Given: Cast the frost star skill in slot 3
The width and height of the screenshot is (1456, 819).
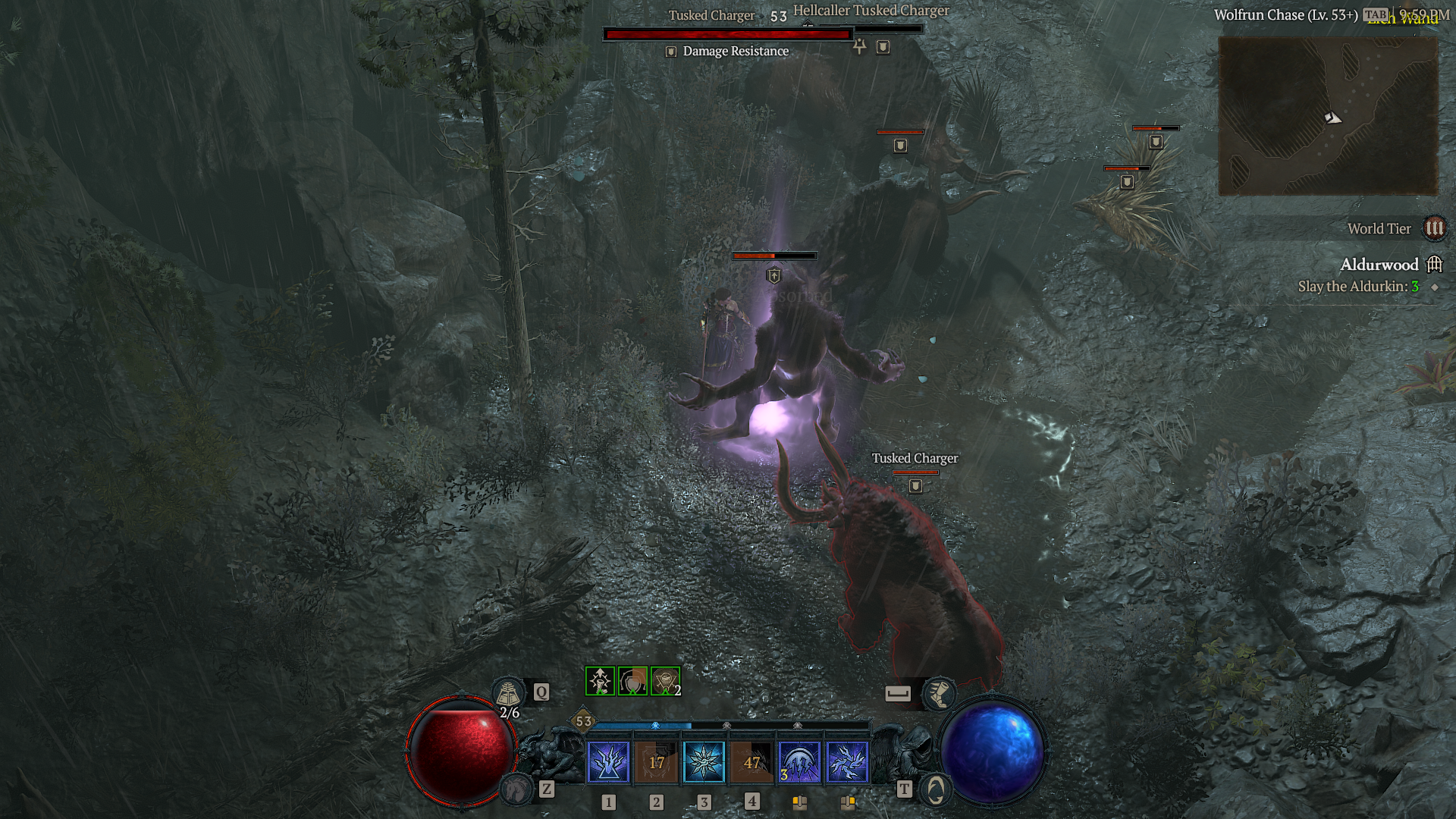Looking at the screenshot, I should pos(705,764).
